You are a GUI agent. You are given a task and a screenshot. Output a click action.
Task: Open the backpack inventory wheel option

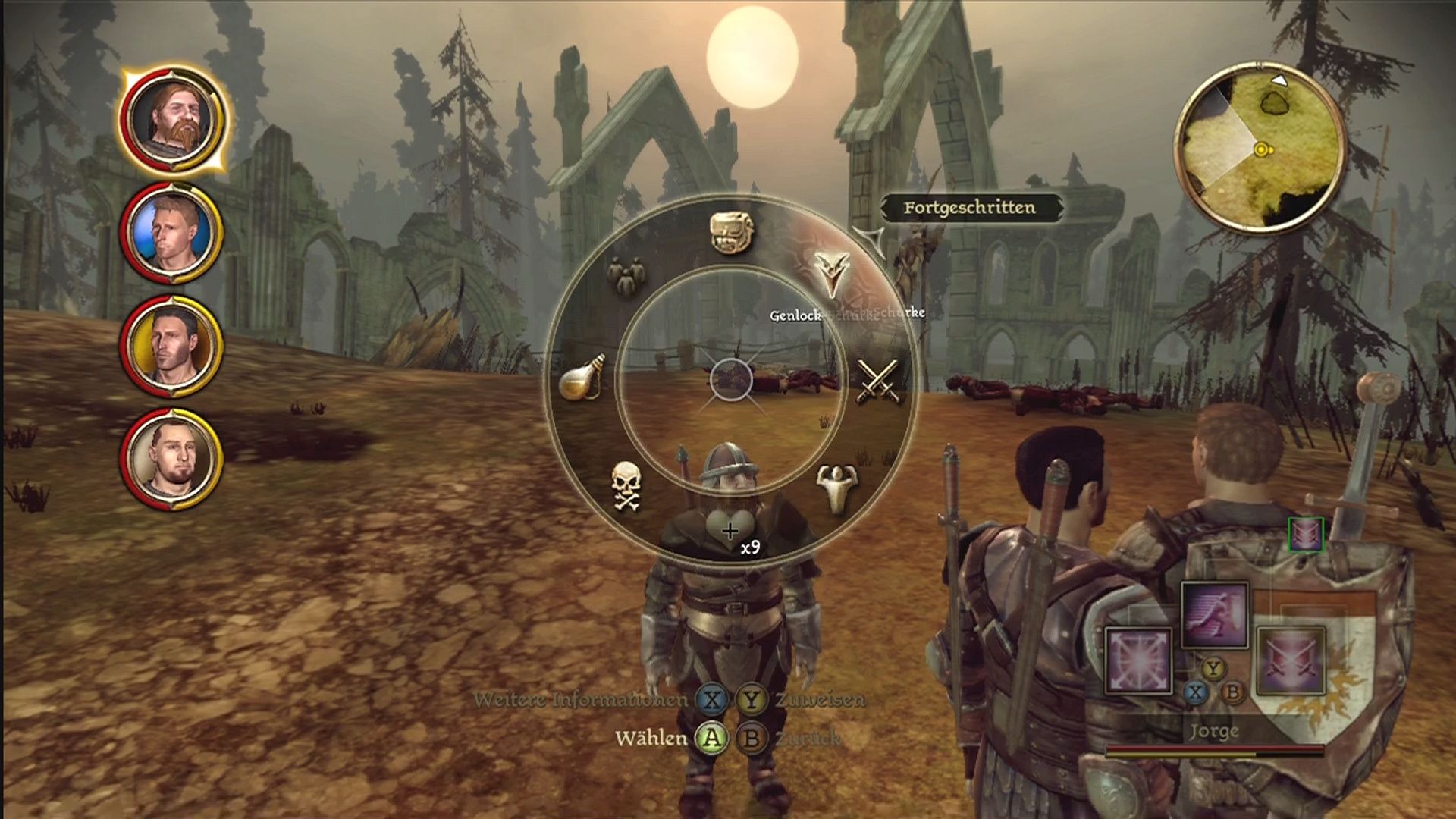[x=732, y=231]
